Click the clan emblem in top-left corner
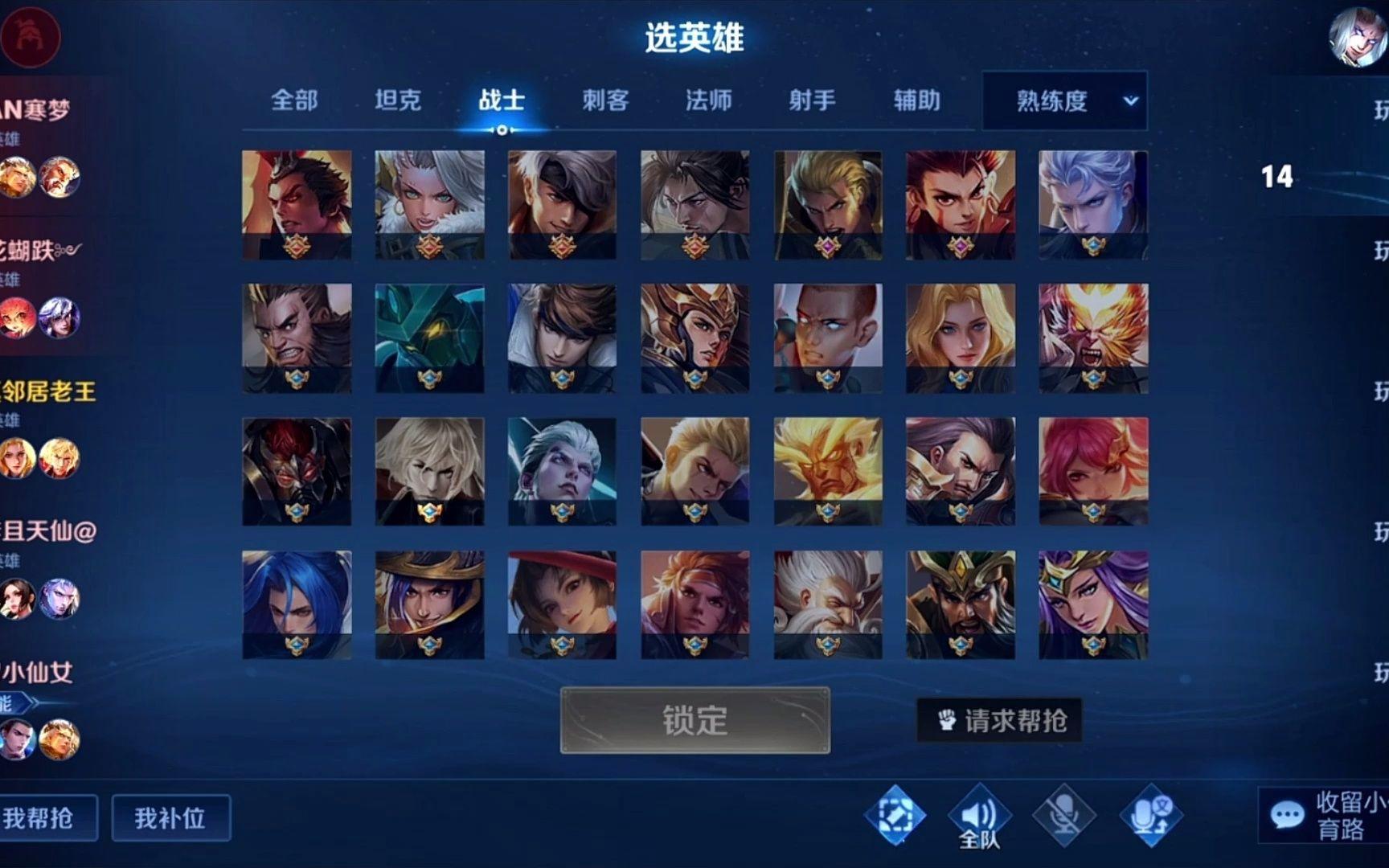 point(31,36)
